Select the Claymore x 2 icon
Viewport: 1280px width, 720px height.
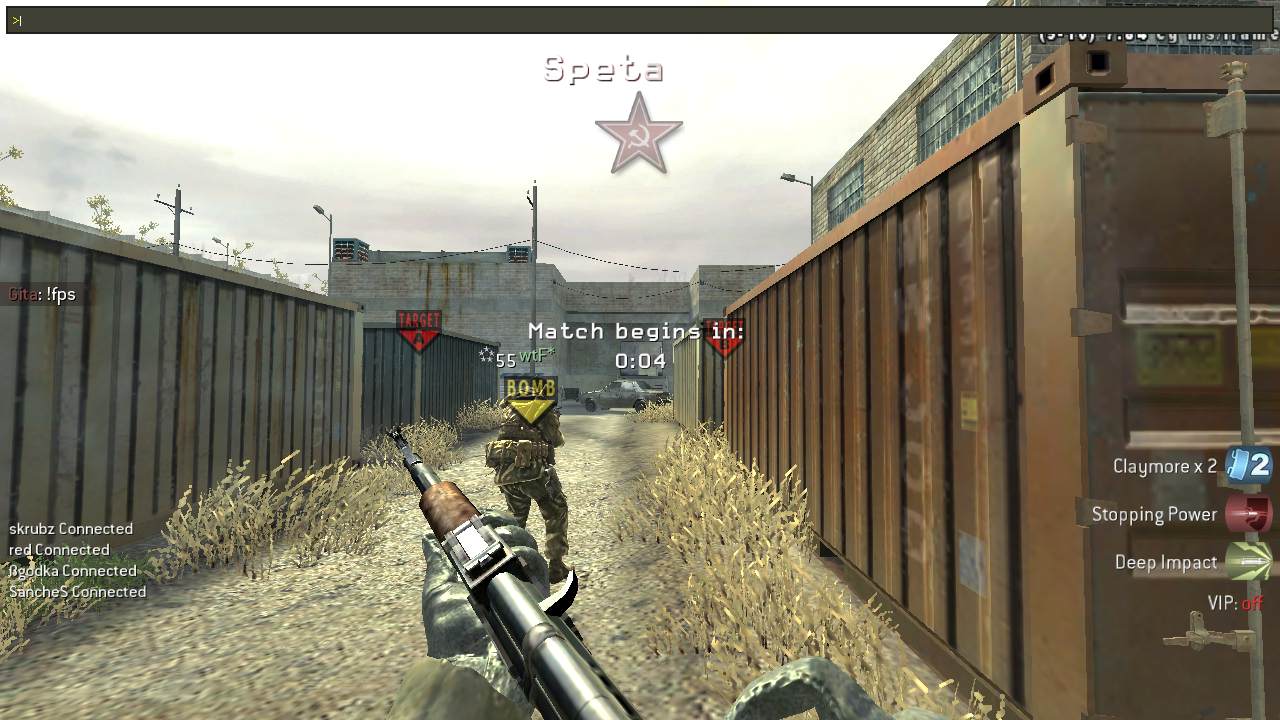tap(1248, 466)
